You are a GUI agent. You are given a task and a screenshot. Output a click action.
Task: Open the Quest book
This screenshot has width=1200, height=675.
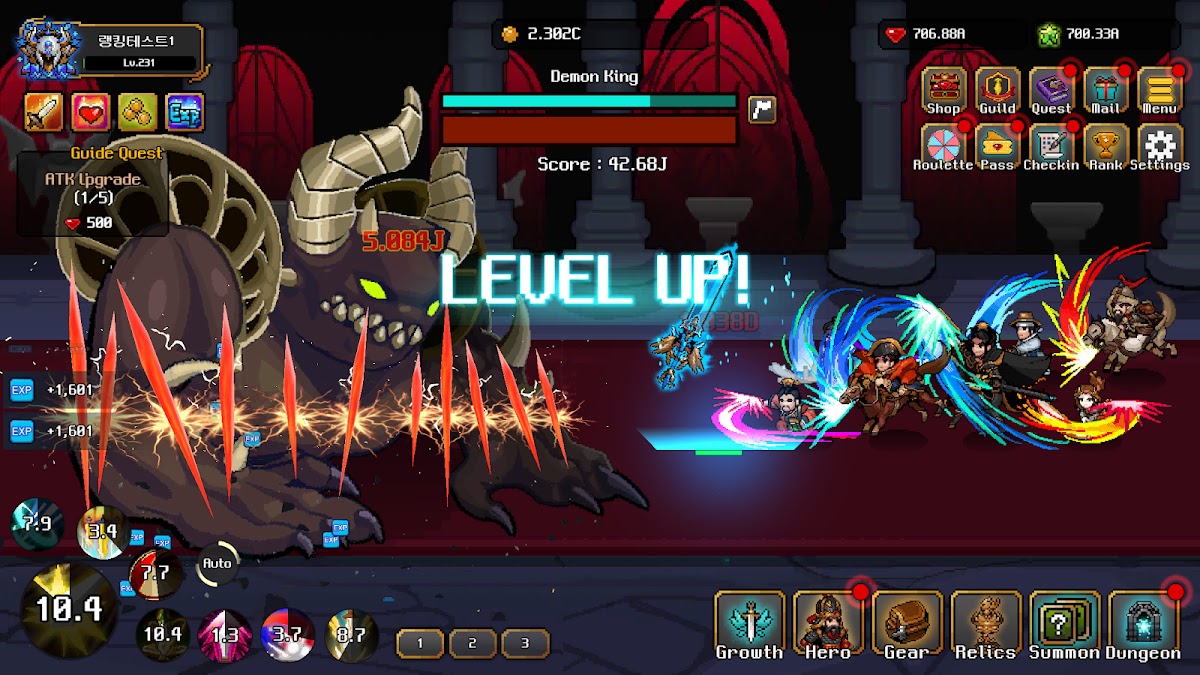1051,89
